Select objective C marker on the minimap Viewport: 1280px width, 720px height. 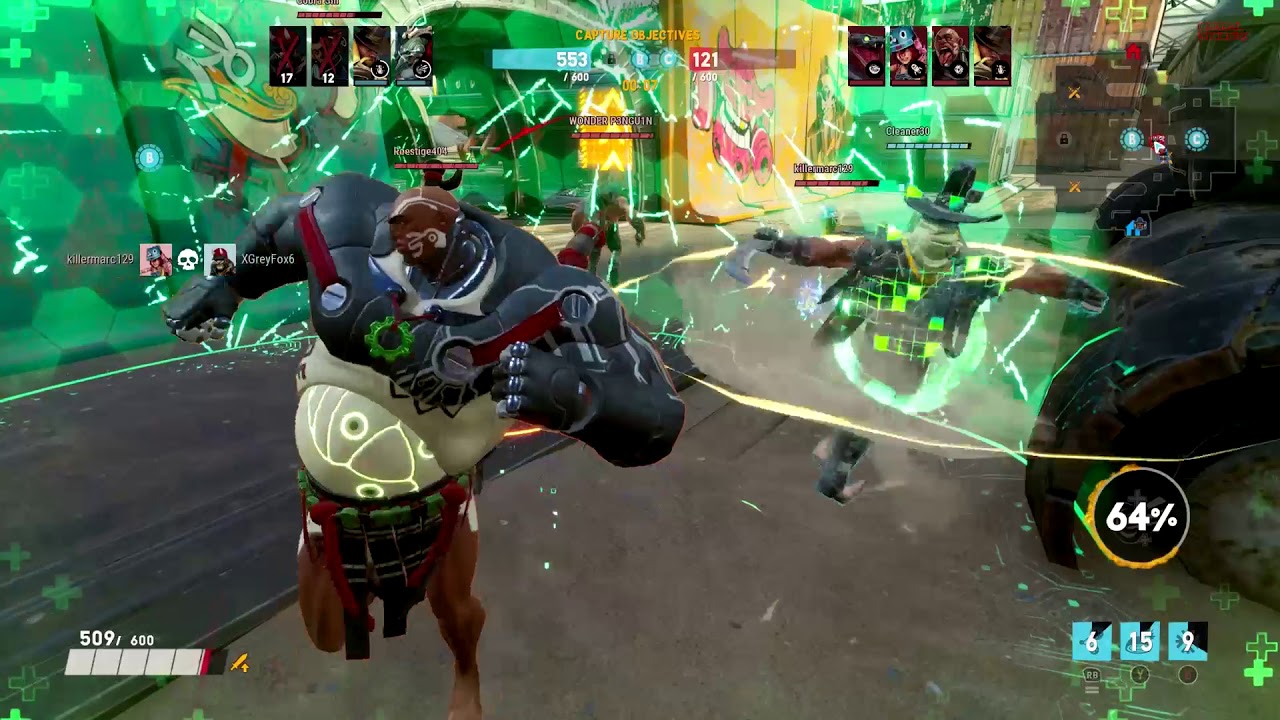click(x=1196, y=140)
